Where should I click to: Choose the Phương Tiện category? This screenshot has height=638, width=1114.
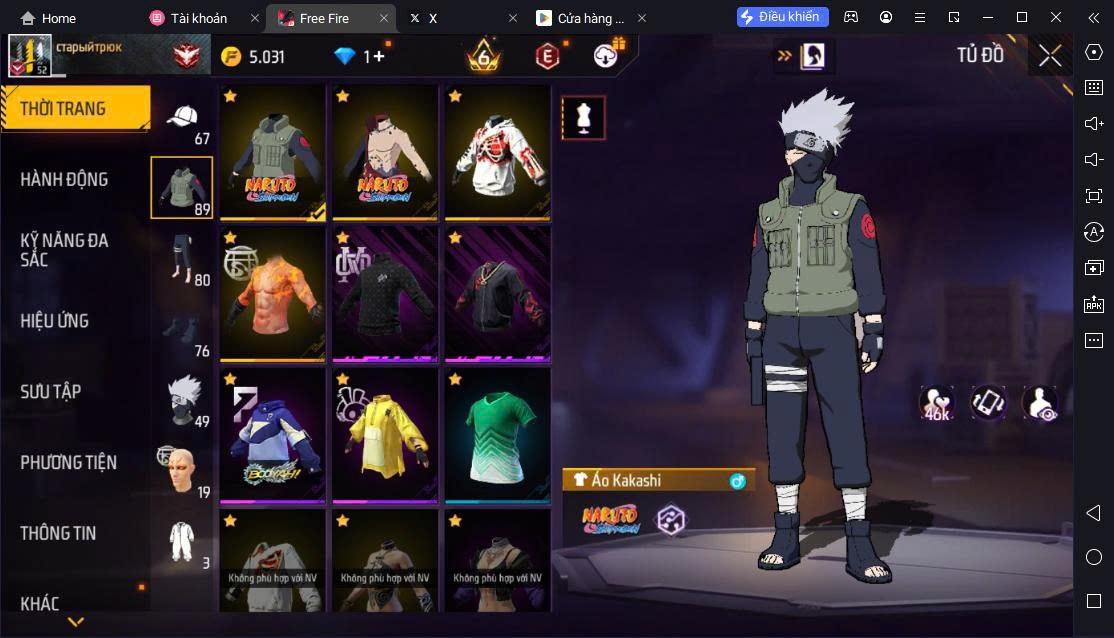click(x=68, y=463)
